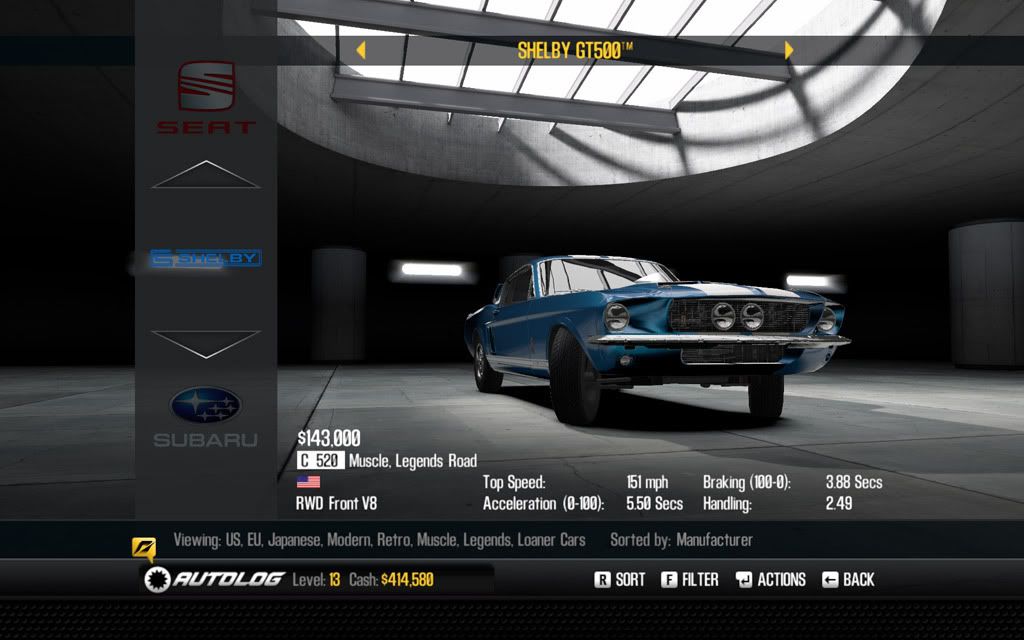Show previous manufacturer with up arrow

pyautogui.click(x=206, y=175)
